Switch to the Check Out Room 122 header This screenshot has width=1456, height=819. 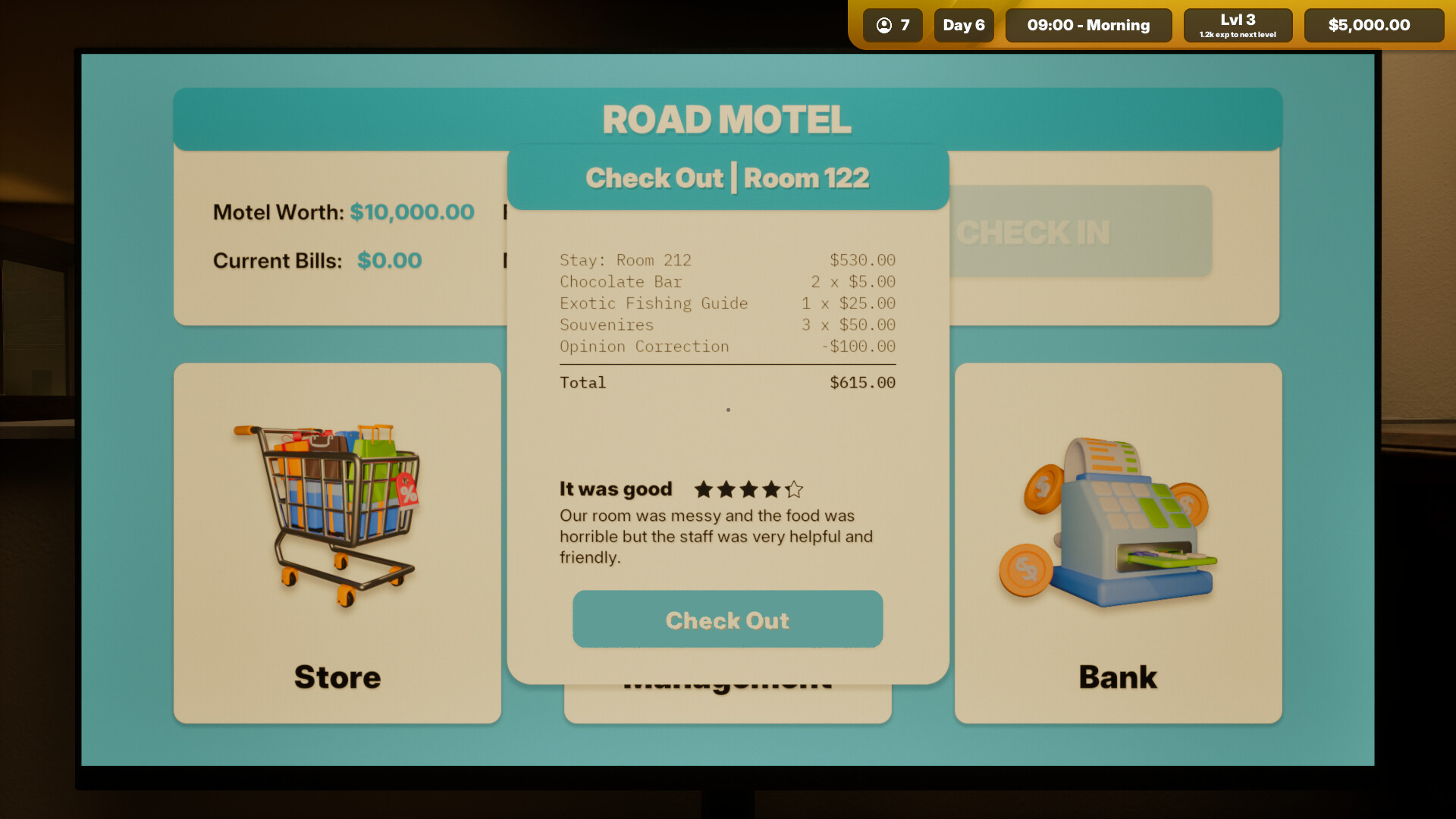point(727,177)
